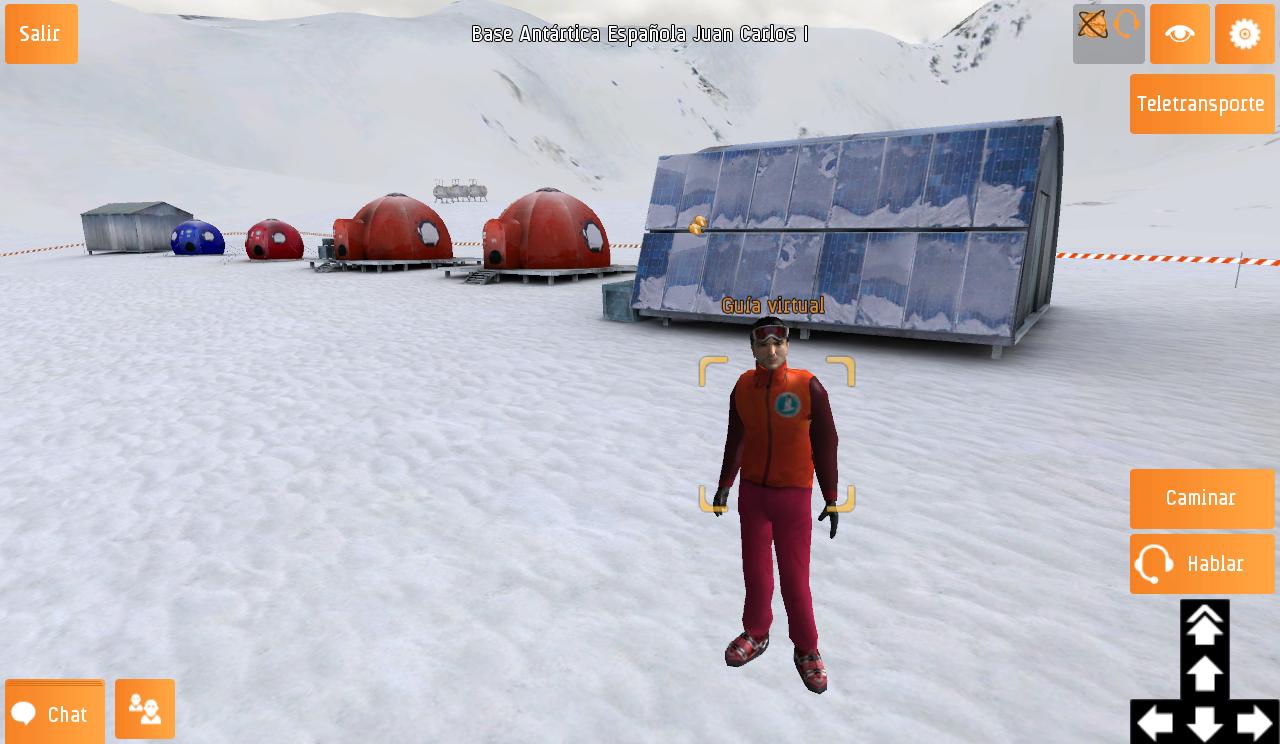Click the double up arrow to run forward
Viewport: 1280px width, 744px height.
[x=1204, y=625]
